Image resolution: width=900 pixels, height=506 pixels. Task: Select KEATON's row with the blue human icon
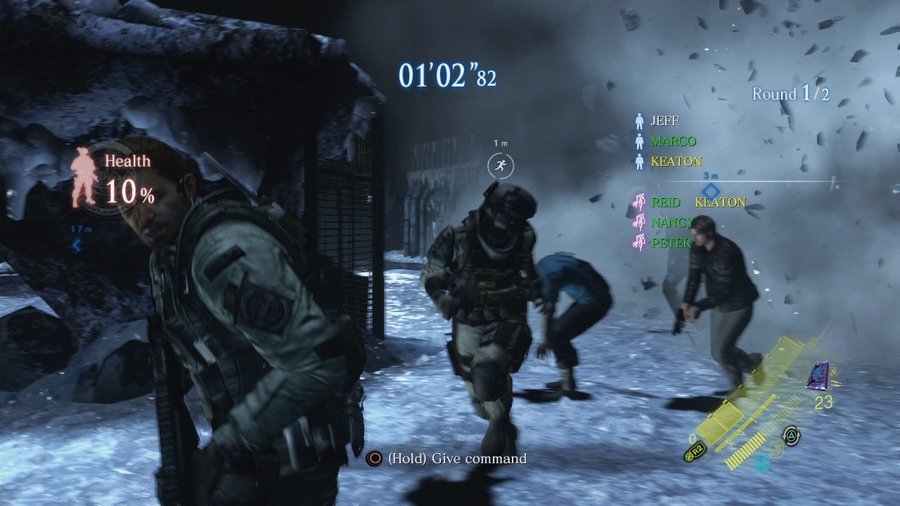pos(675,161)
